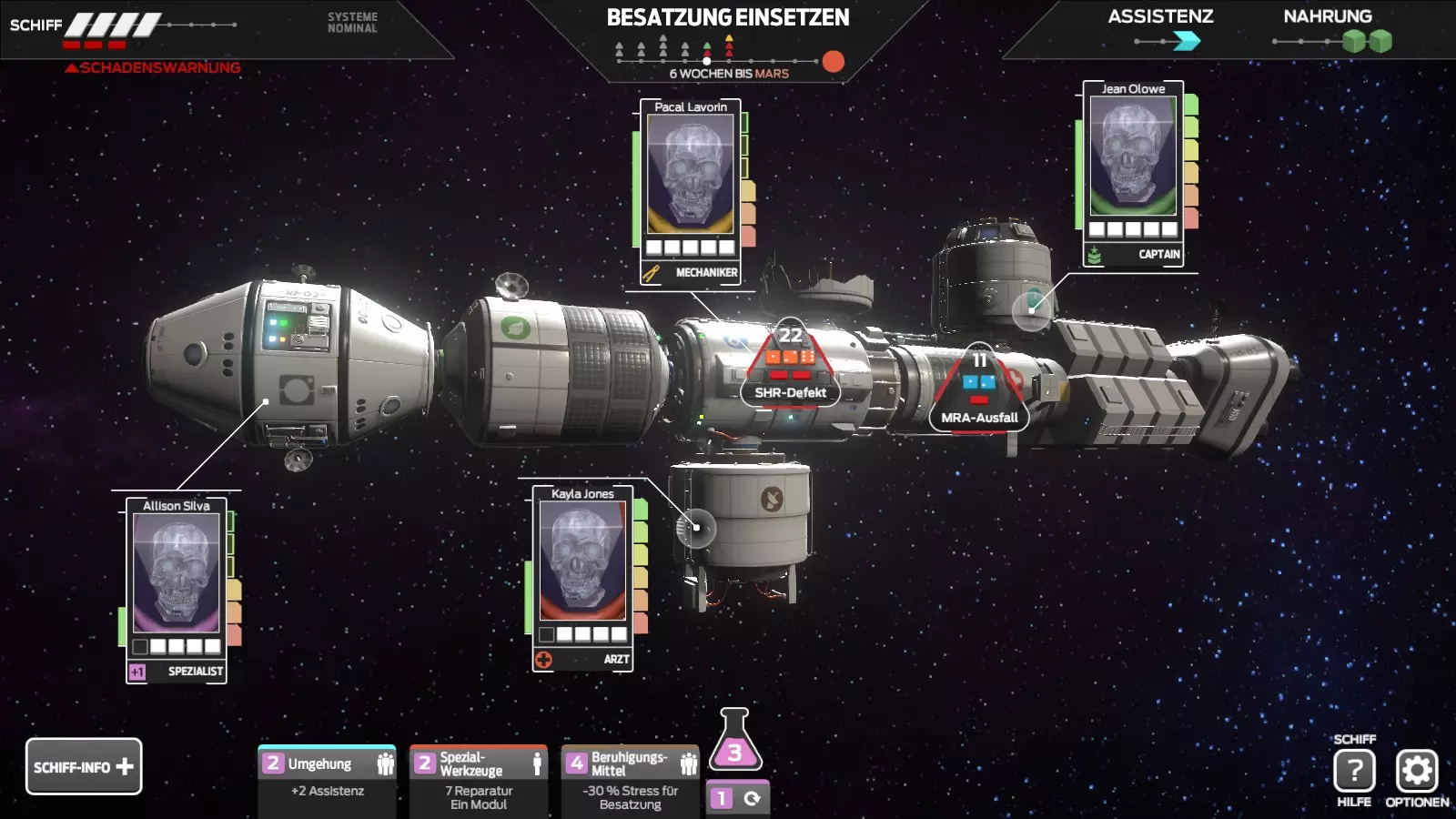Open the Schiff-Info panel
The image size is (1456, 819).
tap(84, 766)
